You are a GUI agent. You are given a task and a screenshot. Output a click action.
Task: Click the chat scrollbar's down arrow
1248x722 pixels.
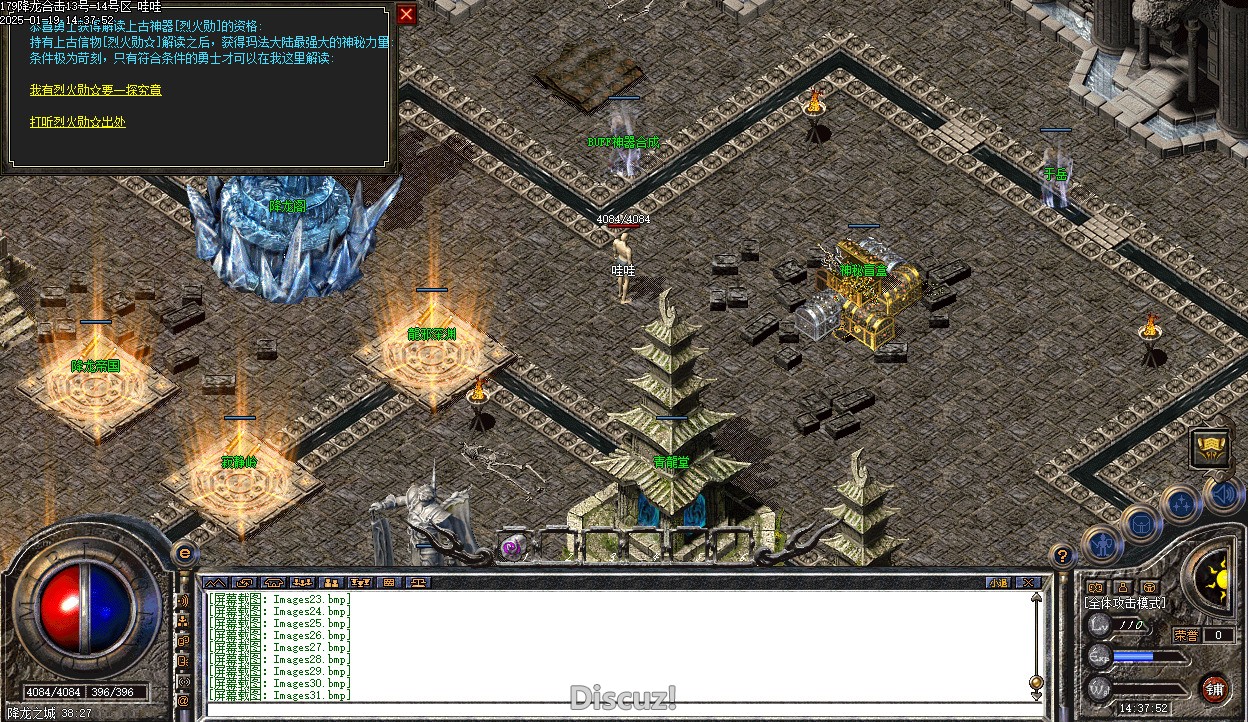(1036, 695)
